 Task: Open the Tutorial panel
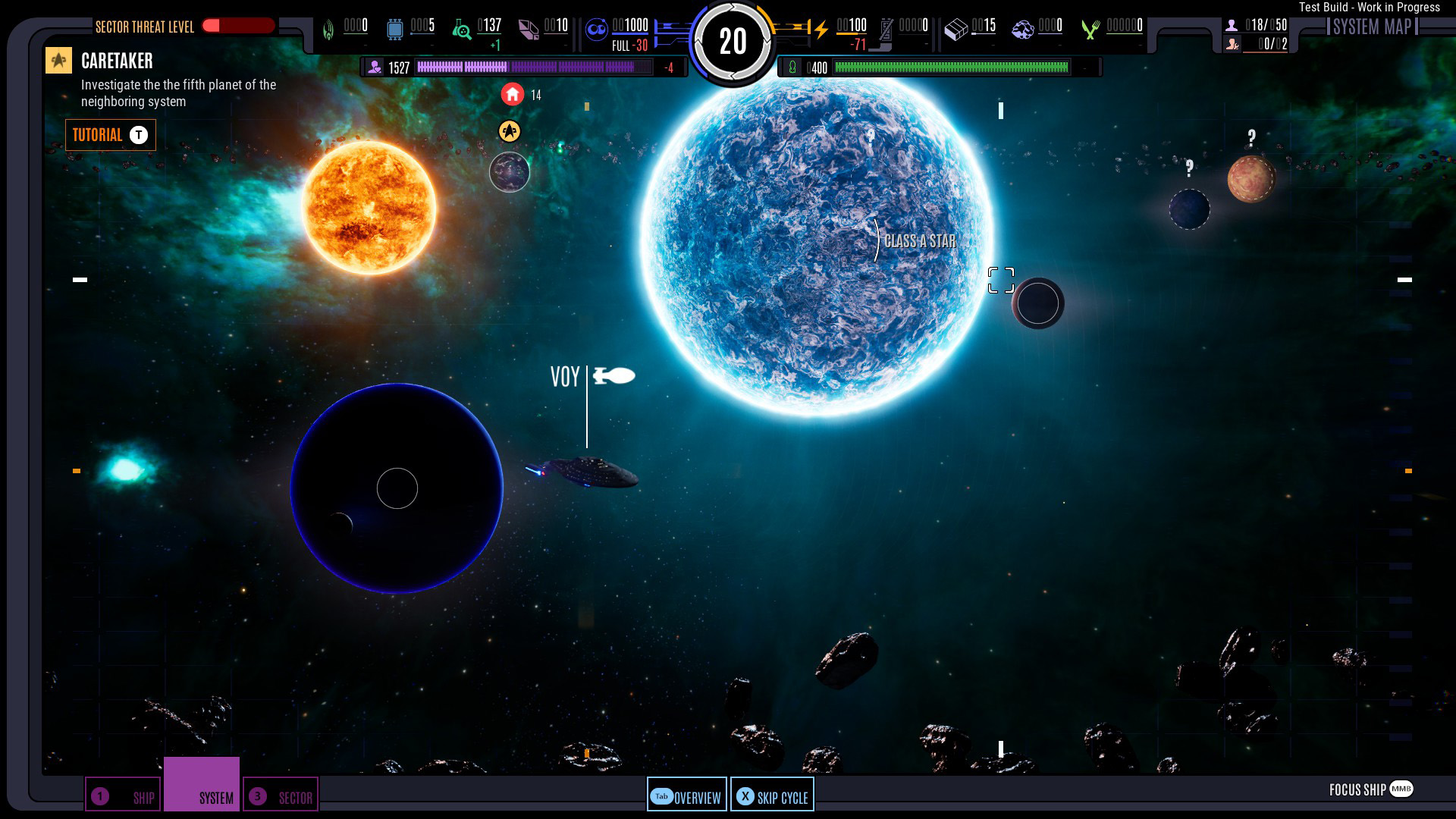(110, 135)
